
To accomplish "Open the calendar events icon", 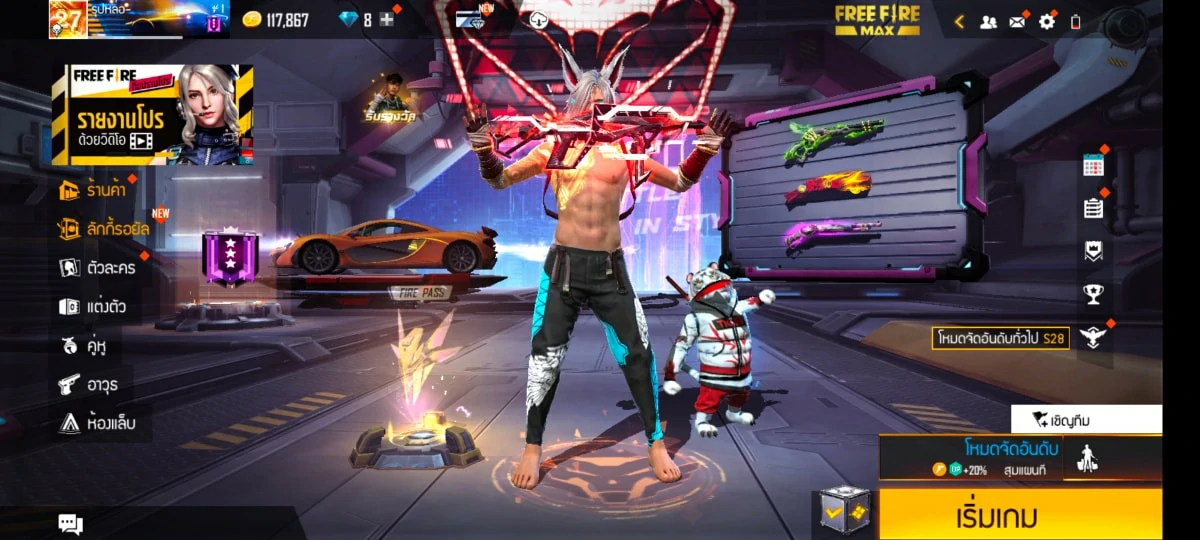I will point(1093,166).
